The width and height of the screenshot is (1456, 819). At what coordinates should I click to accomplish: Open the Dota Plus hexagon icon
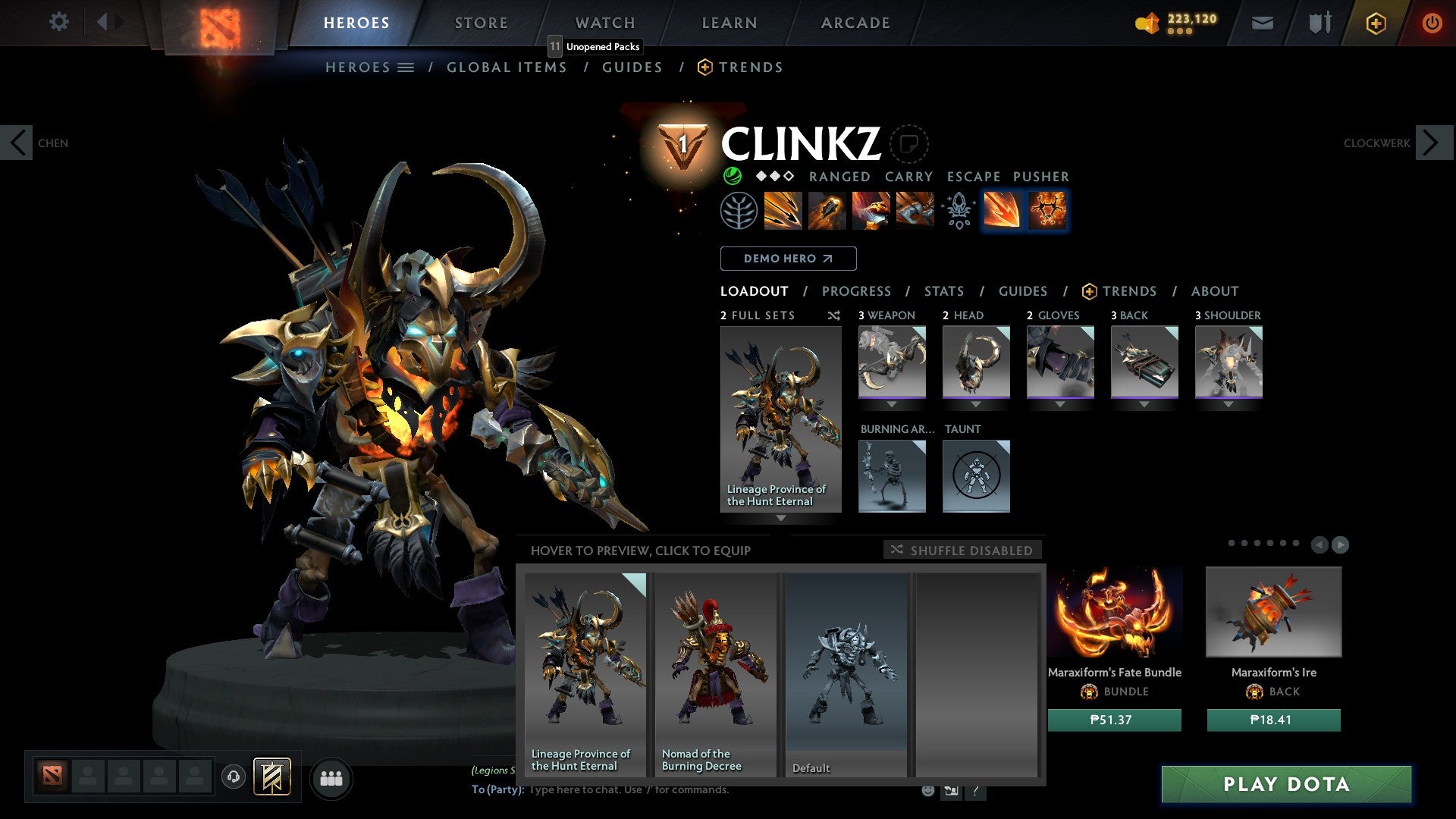tap(1376, 22)
